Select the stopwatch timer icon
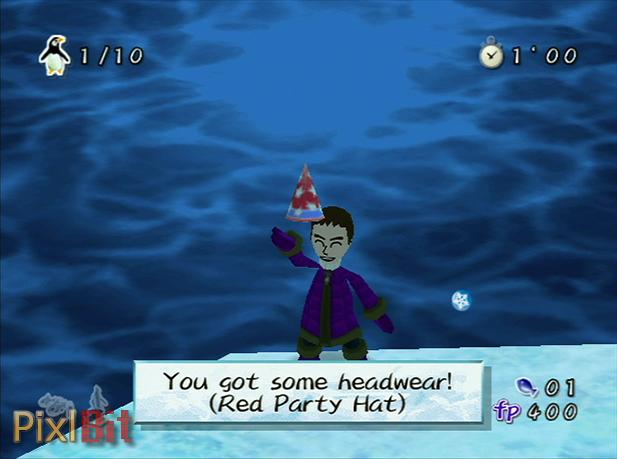617x459 pixels. 491,55
